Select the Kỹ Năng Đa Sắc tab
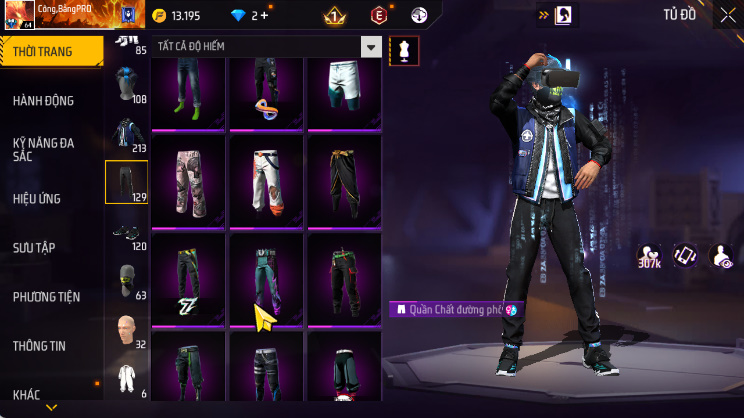The image size is (744, 418). (44, 149)
